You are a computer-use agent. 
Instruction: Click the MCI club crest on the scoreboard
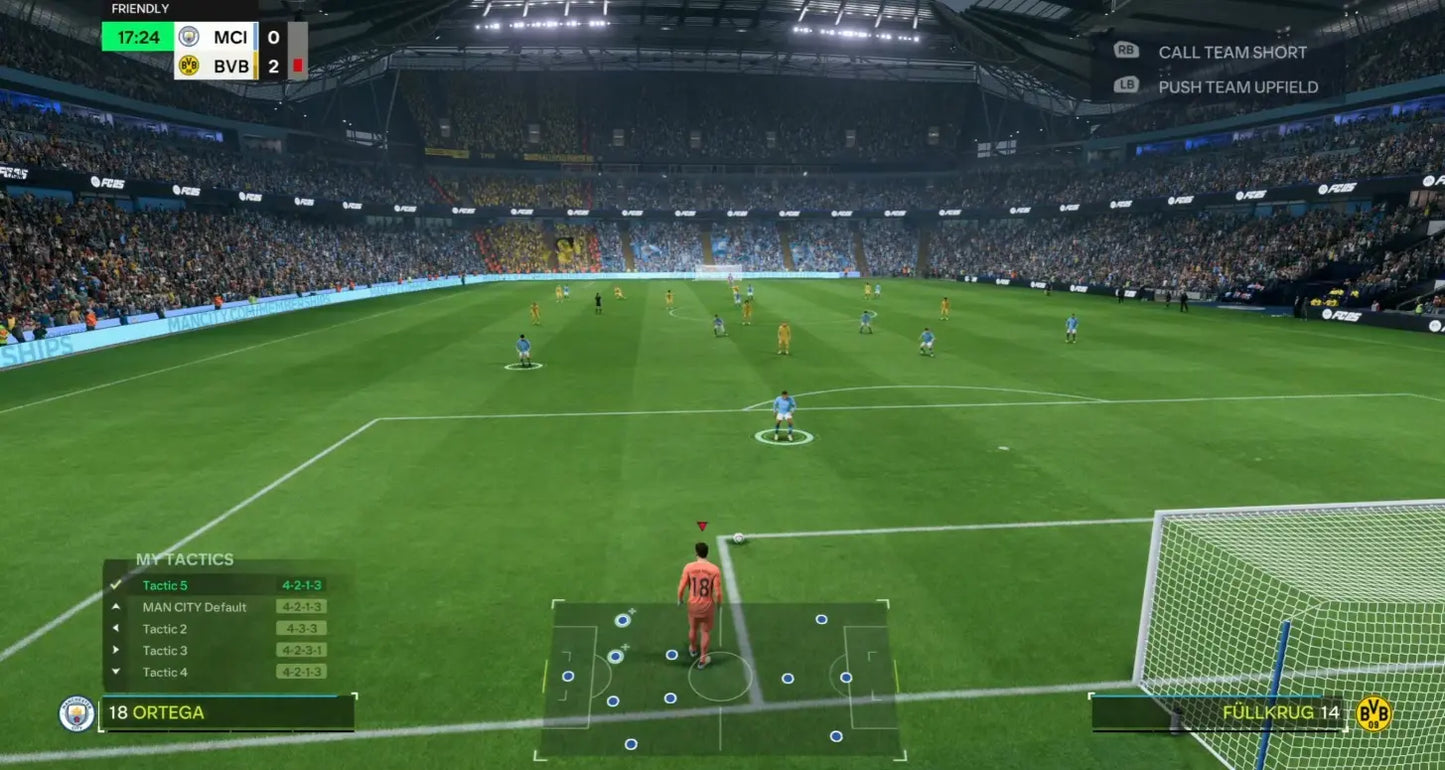click(x=189, y=37)
